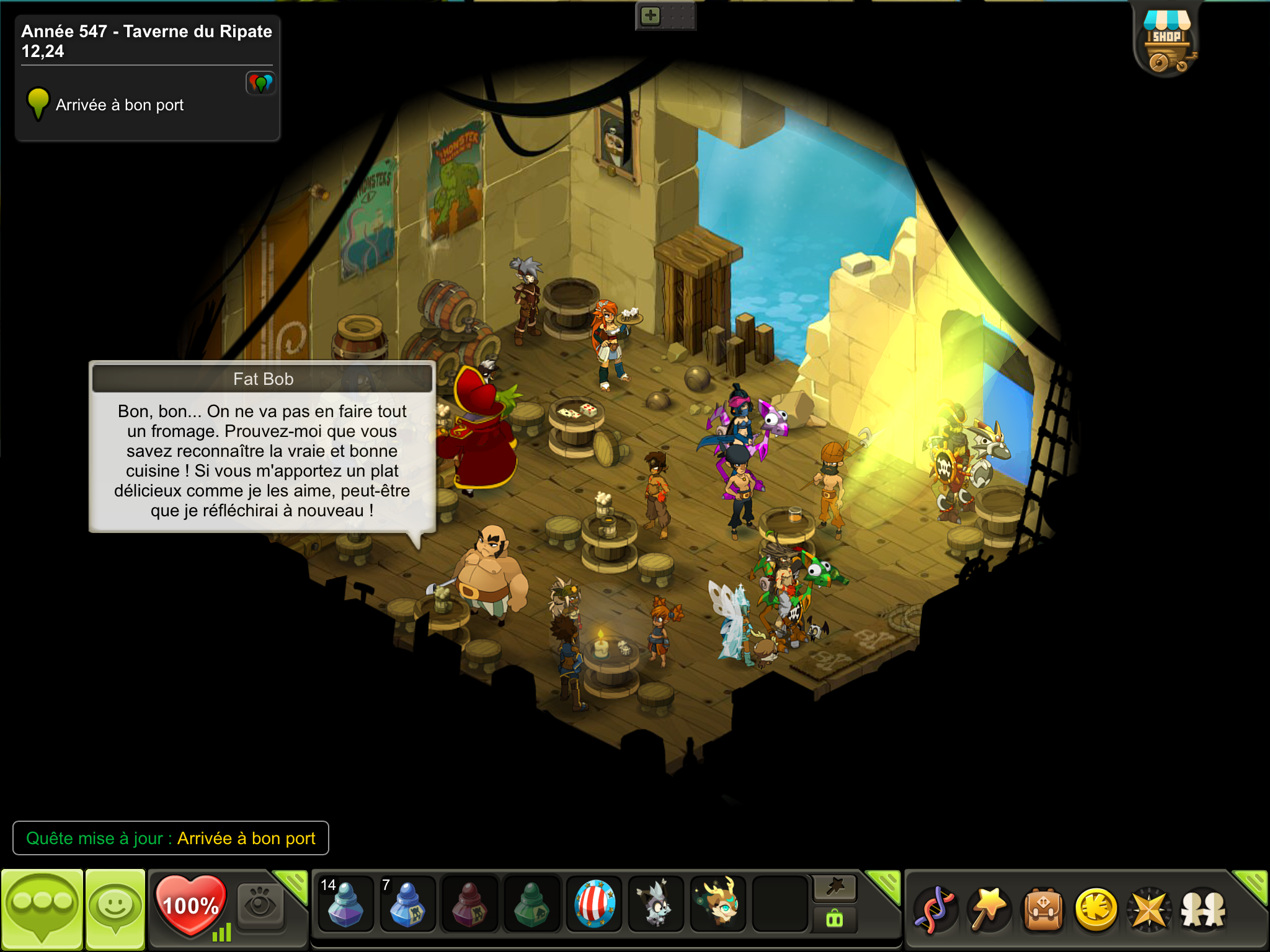This screenshot has height=952, width=1270.
Task: Open the compass star world map
Action: pos(1150,909)
